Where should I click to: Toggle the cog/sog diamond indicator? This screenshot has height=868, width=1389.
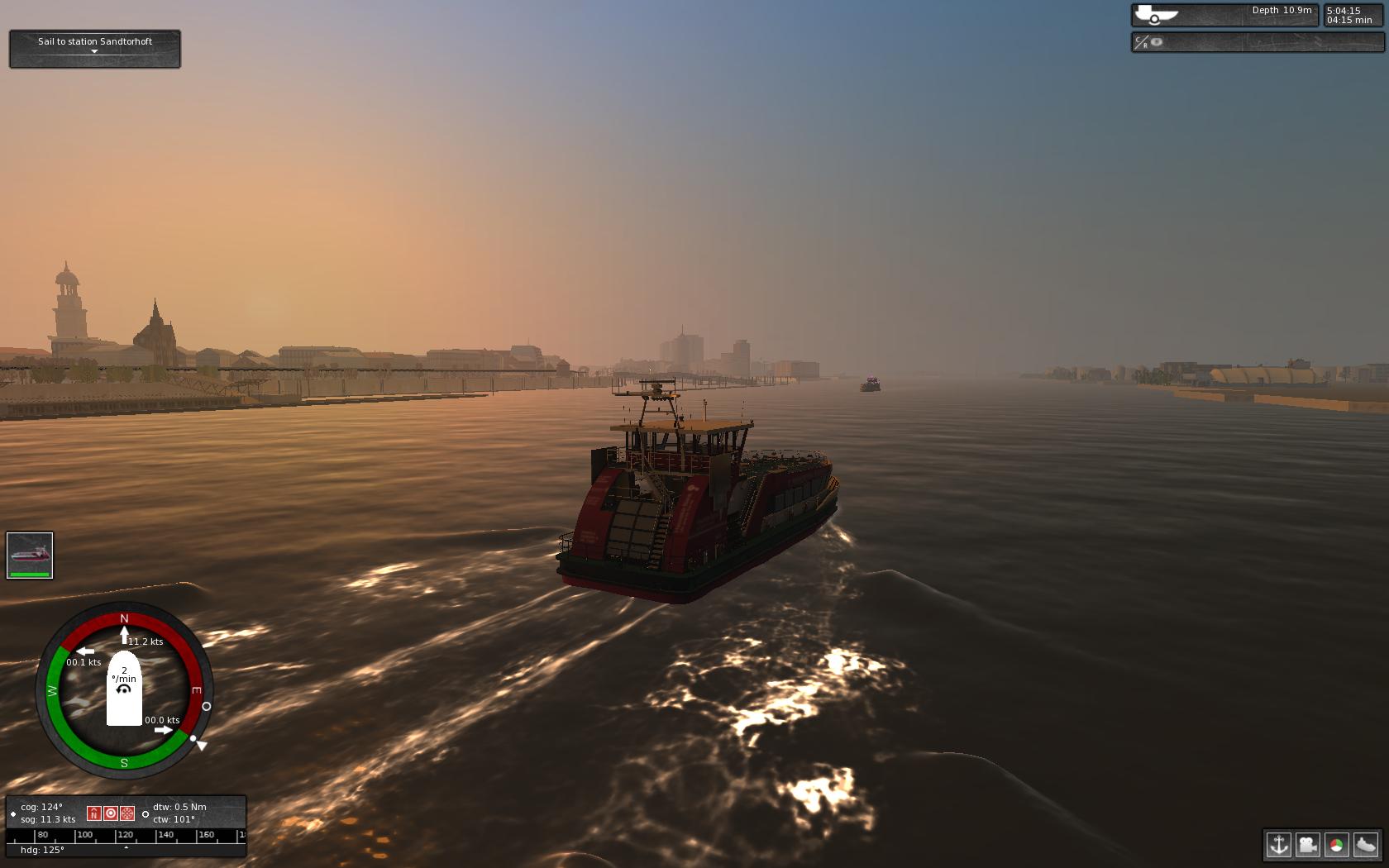[x=13, y=813]
